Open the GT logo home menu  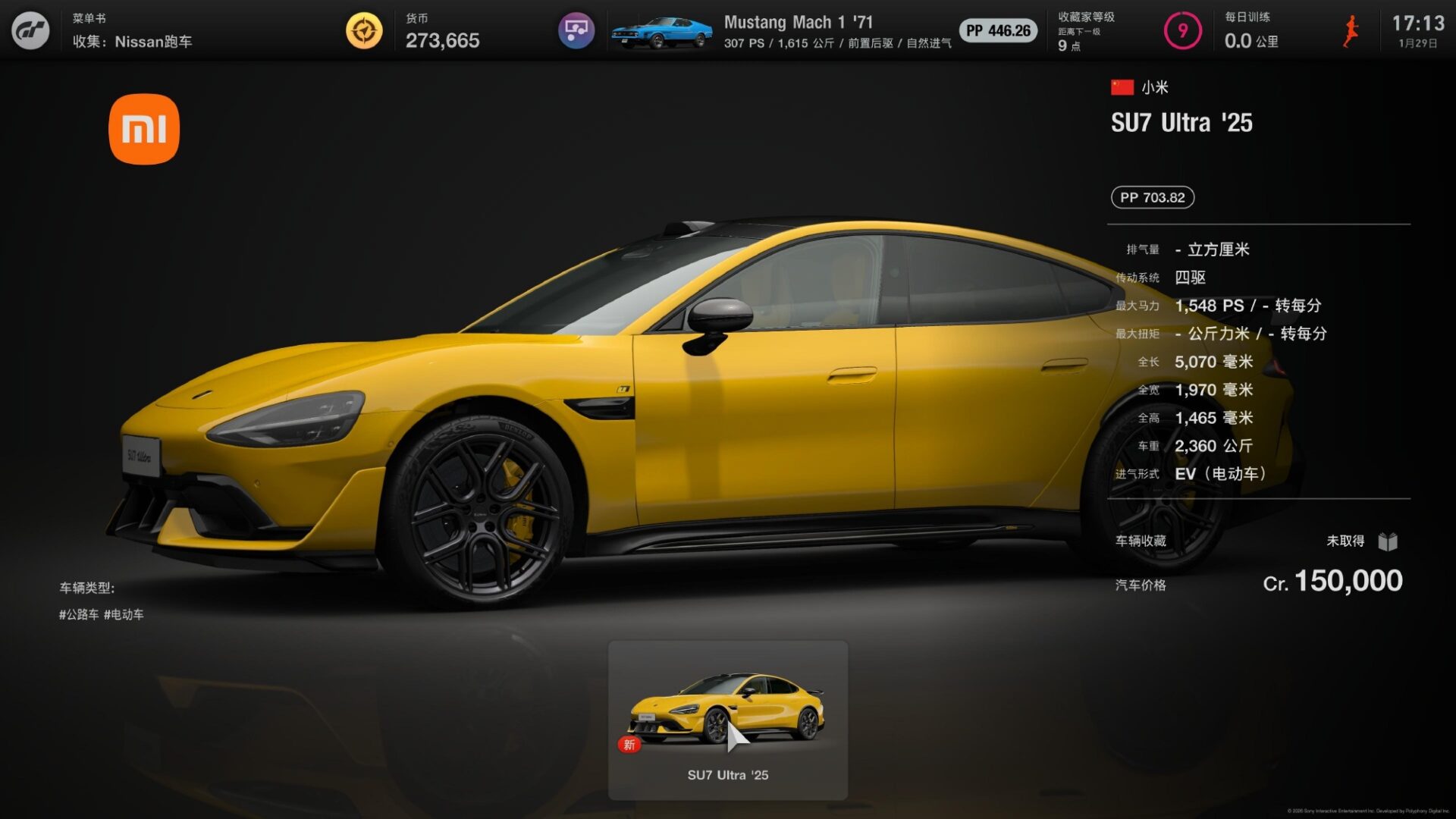tap(30, 30)
